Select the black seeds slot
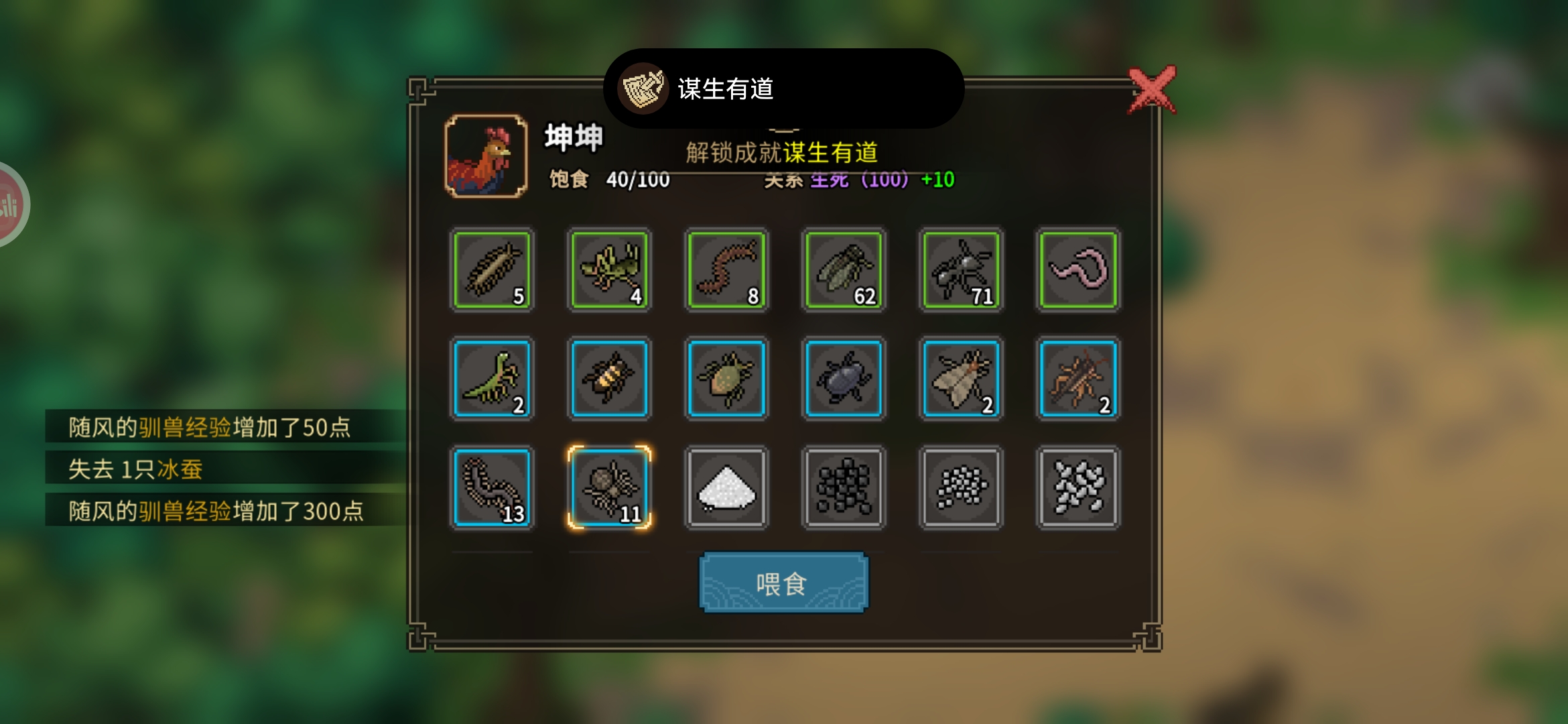The height and width of the screenshot is (724, 1568). pyautogui.click(x=844, y=487)
